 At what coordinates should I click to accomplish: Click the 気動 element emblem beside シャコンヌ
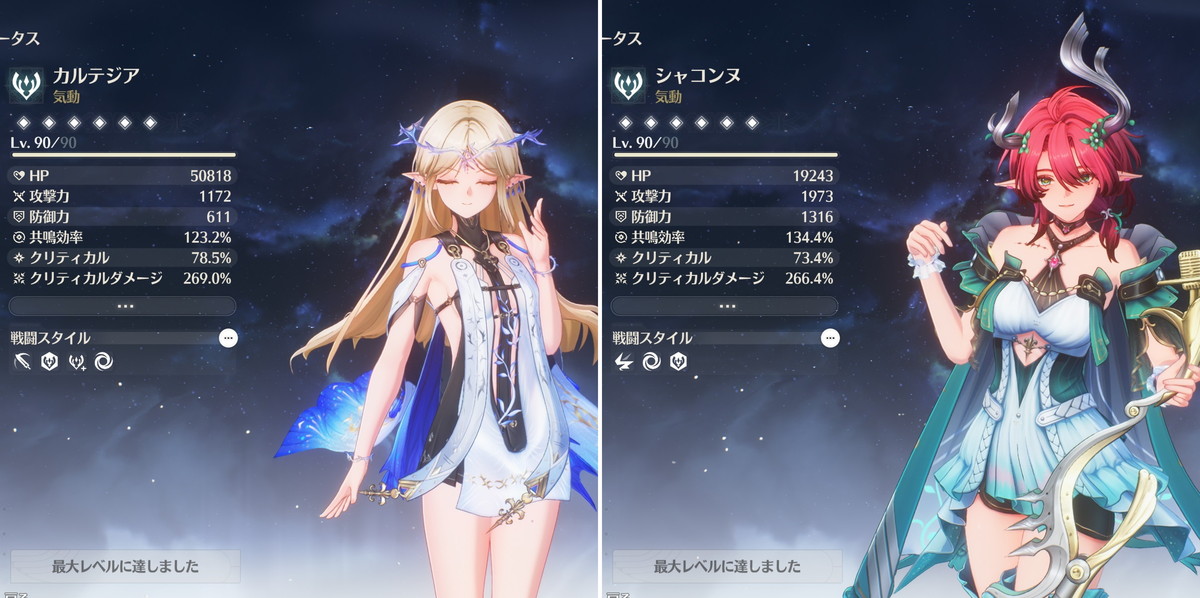click(x=628, y=84)
